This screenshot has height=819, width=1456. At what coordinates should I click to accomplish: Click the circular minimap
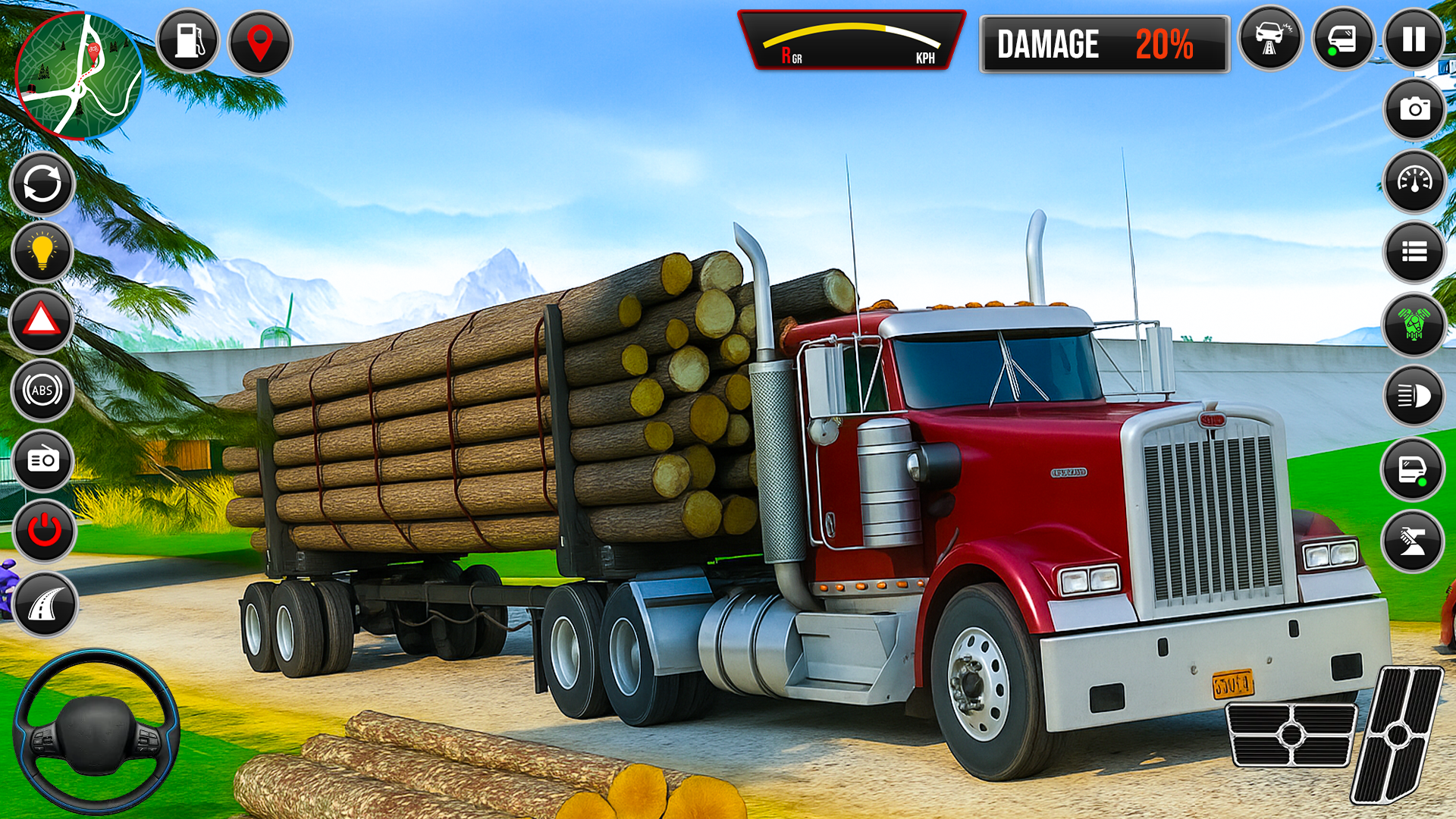click(x=80, y=76)
